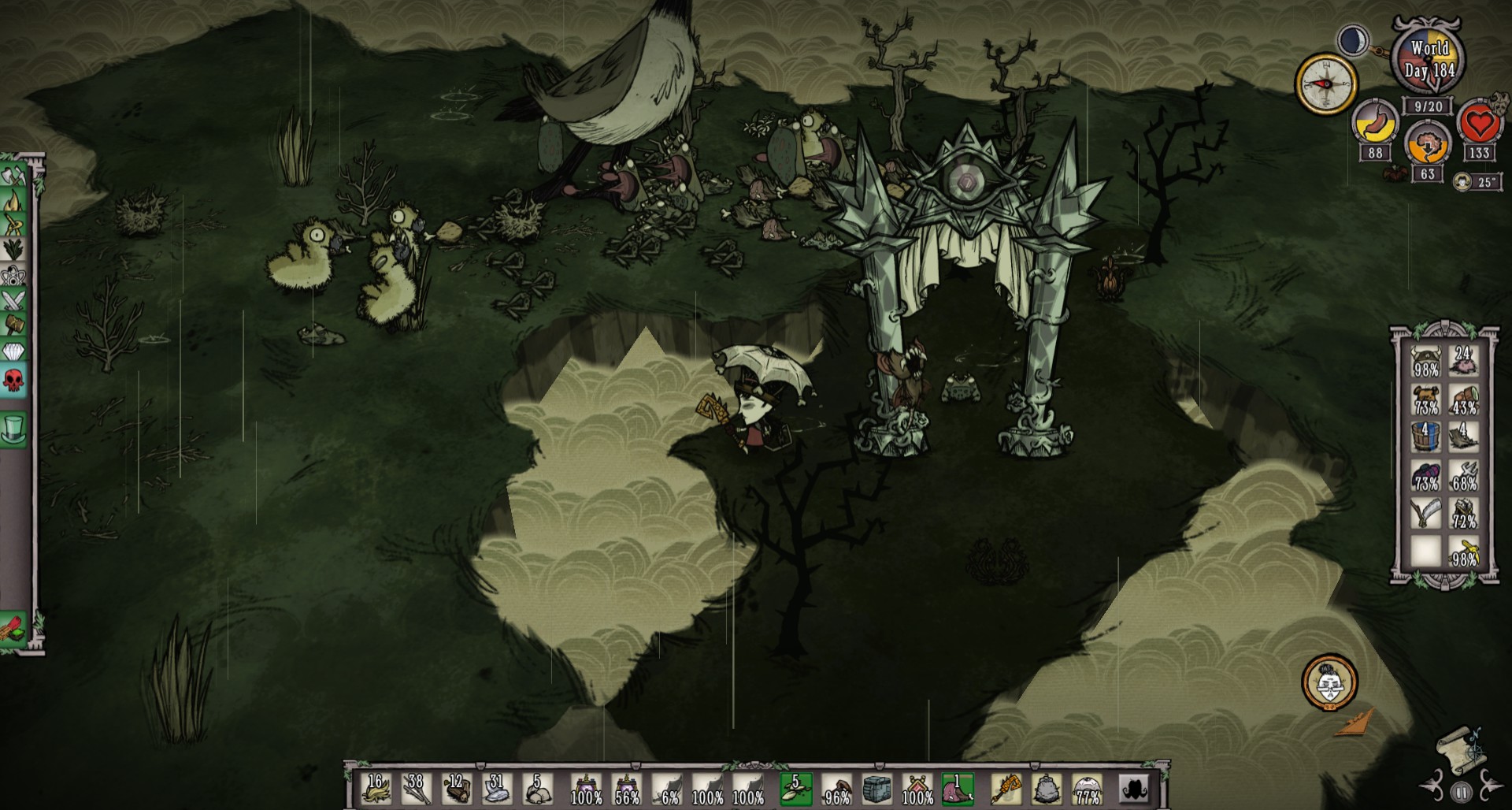The width and height of the screenshot is (1512, 810).
Task: Select the cut stone block slot
Action: click(x=876, y=789)
